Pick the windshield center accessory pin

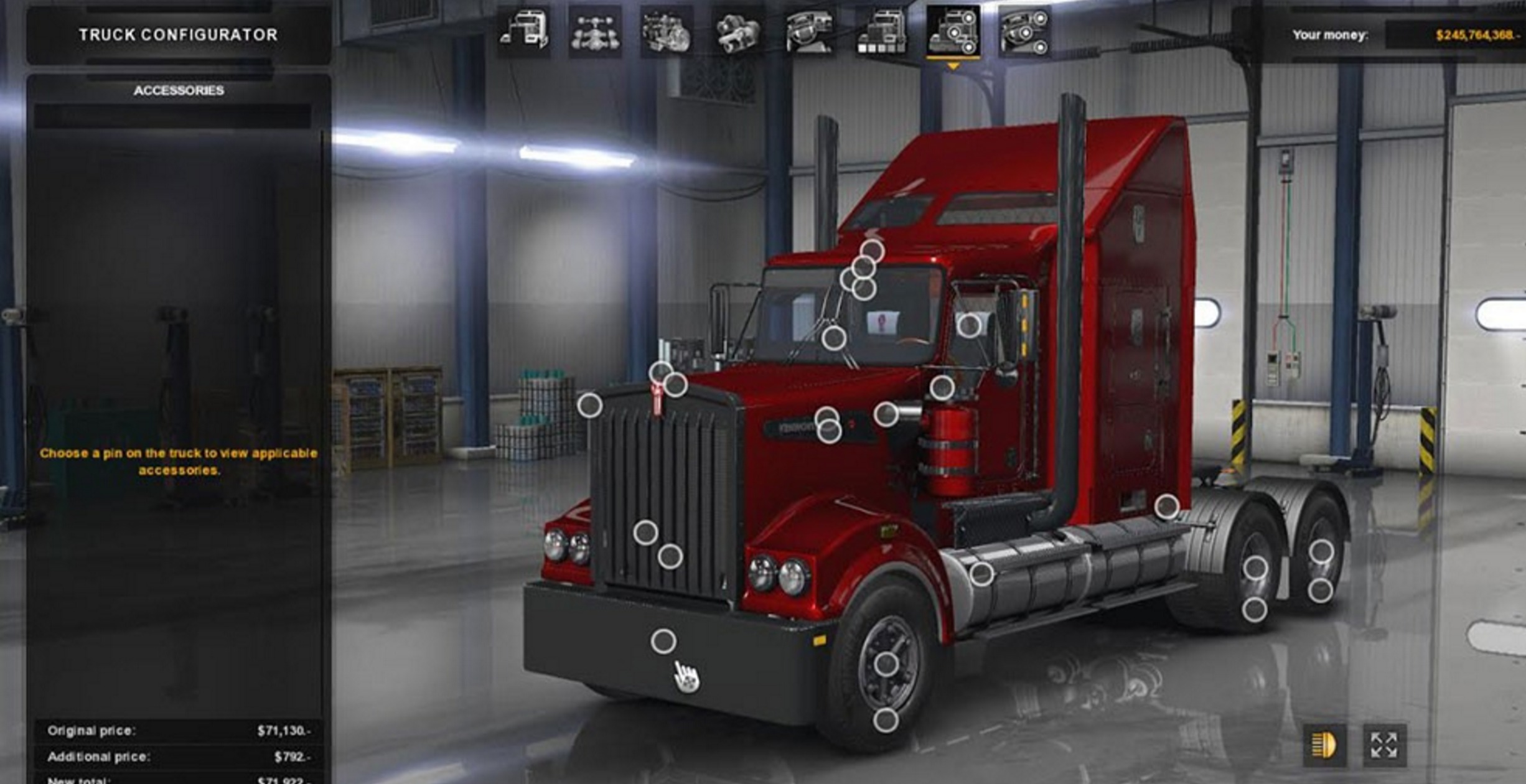point(834,338)
